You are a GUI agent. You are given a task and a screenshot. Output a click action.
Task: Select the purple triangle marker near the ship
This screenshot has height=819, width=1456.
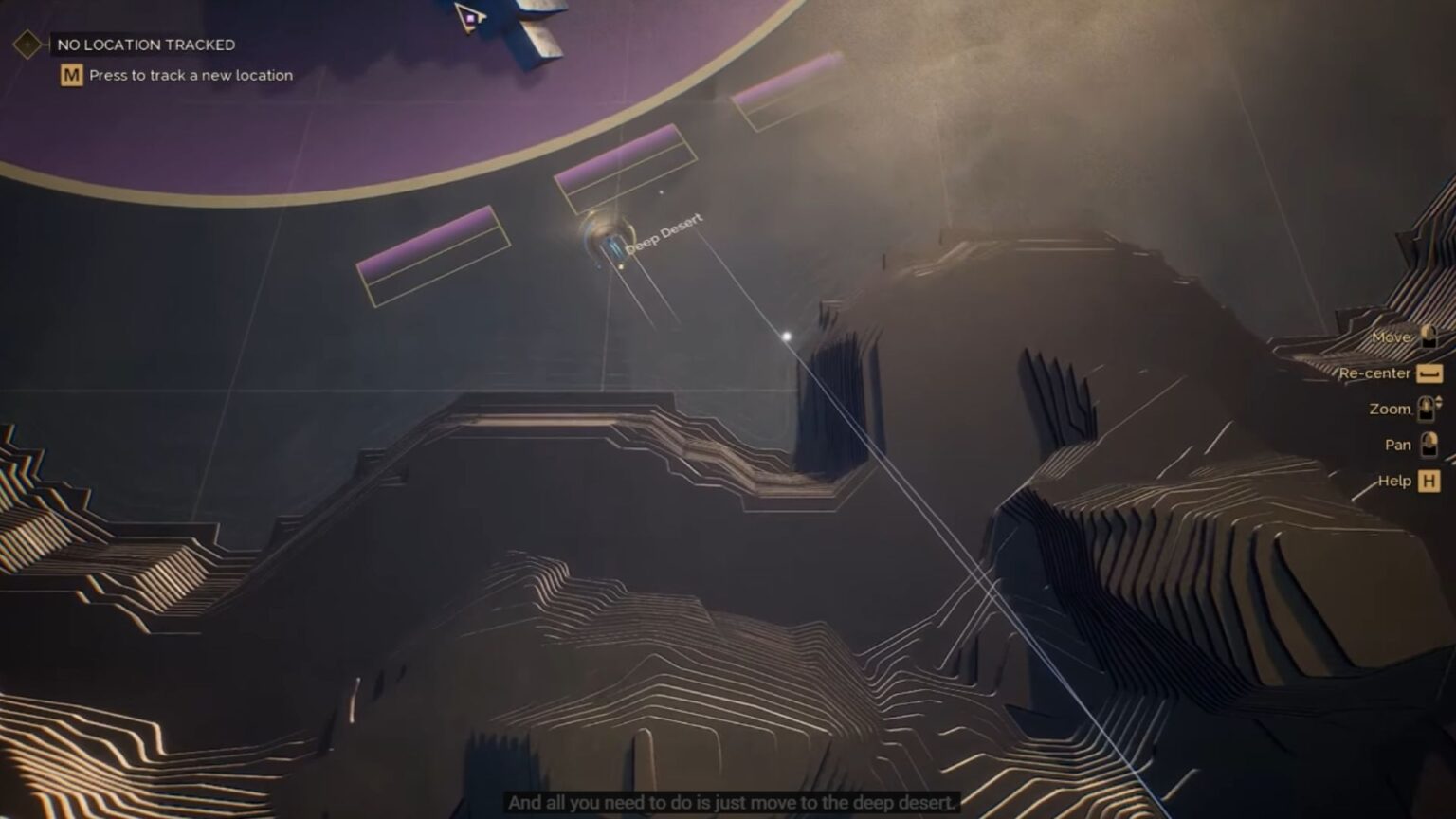468,17
